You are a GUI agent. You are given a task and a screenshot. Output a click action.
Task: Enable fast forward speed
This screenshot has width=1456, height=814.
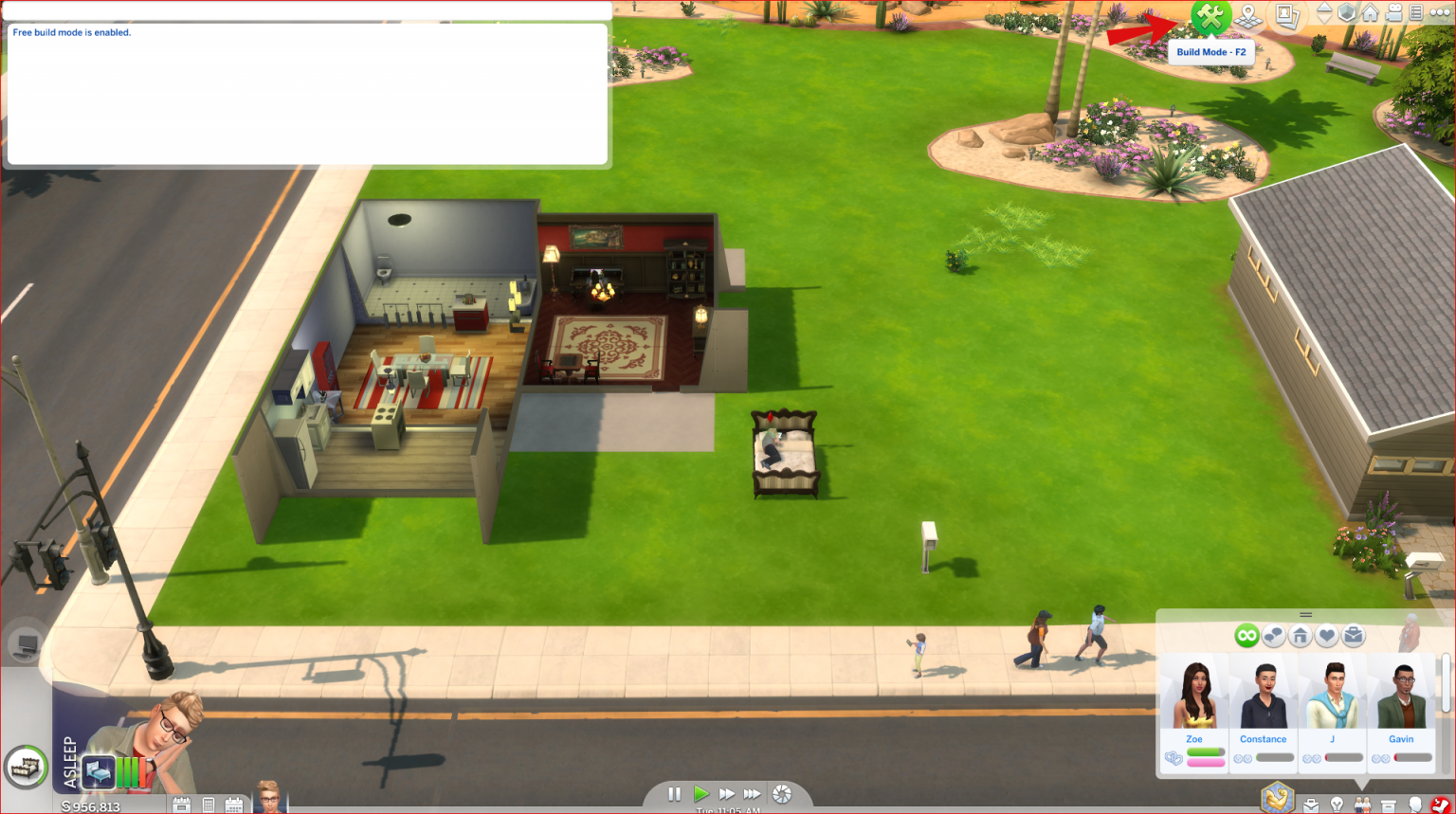click(x=726, y=794)
